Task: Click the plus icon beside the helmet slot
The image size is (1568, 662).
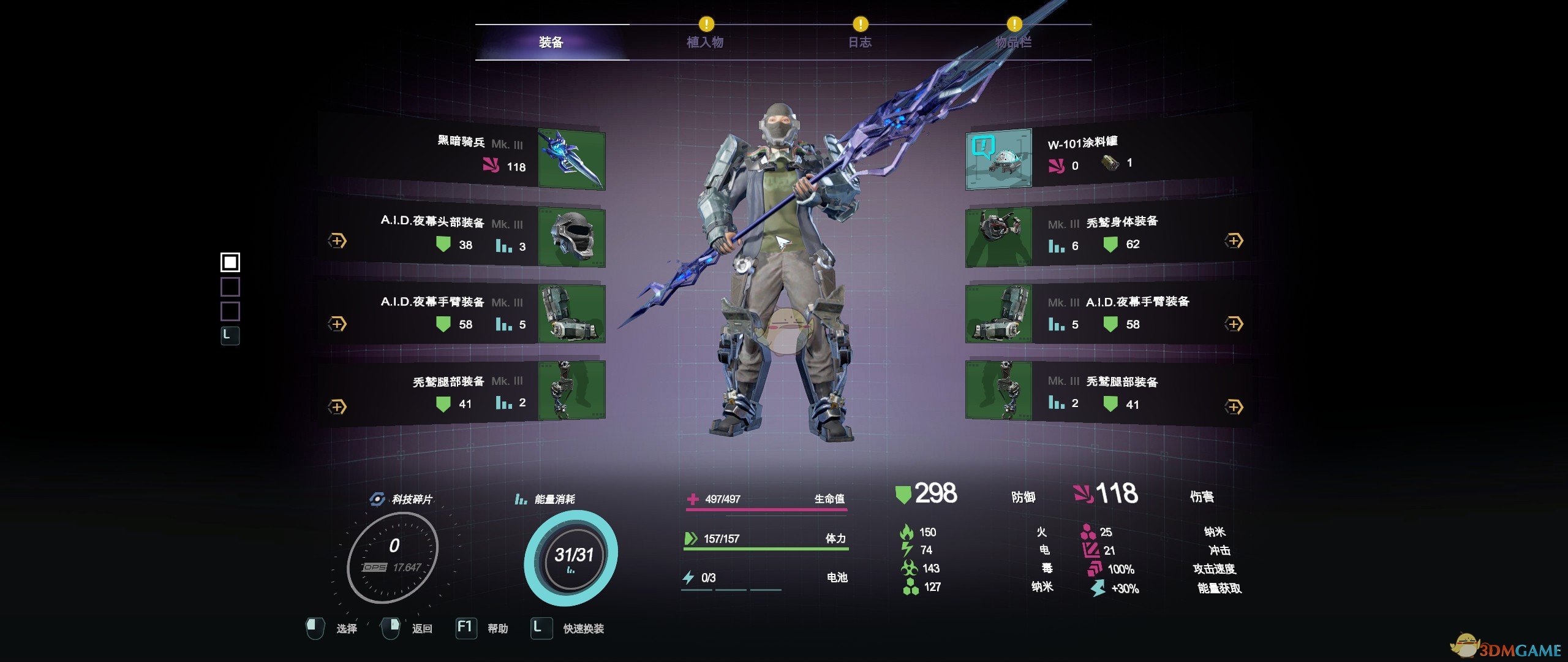Action: click(x=337, y=241)
